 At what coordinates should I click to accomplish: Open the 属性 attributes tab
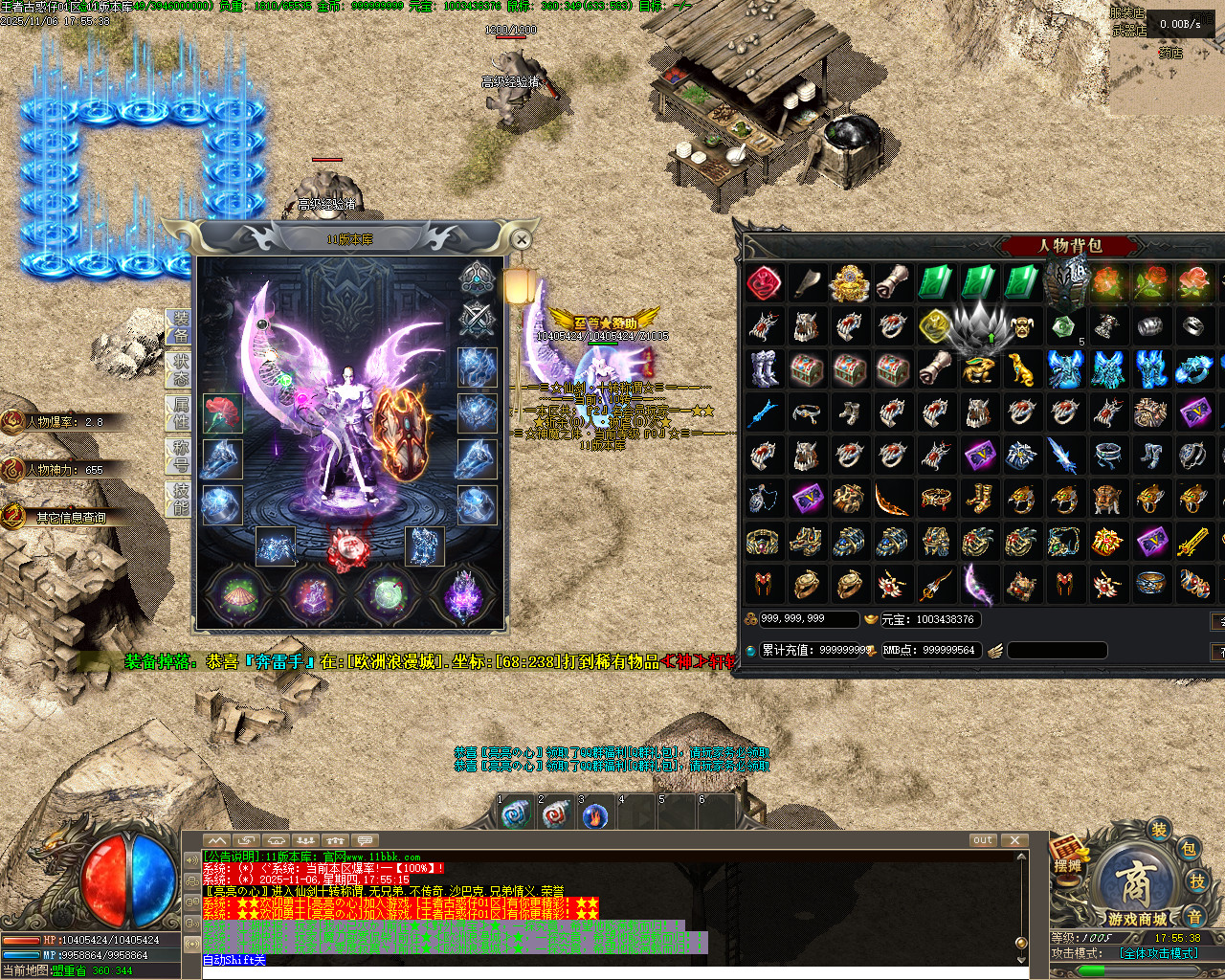point(181,412)
